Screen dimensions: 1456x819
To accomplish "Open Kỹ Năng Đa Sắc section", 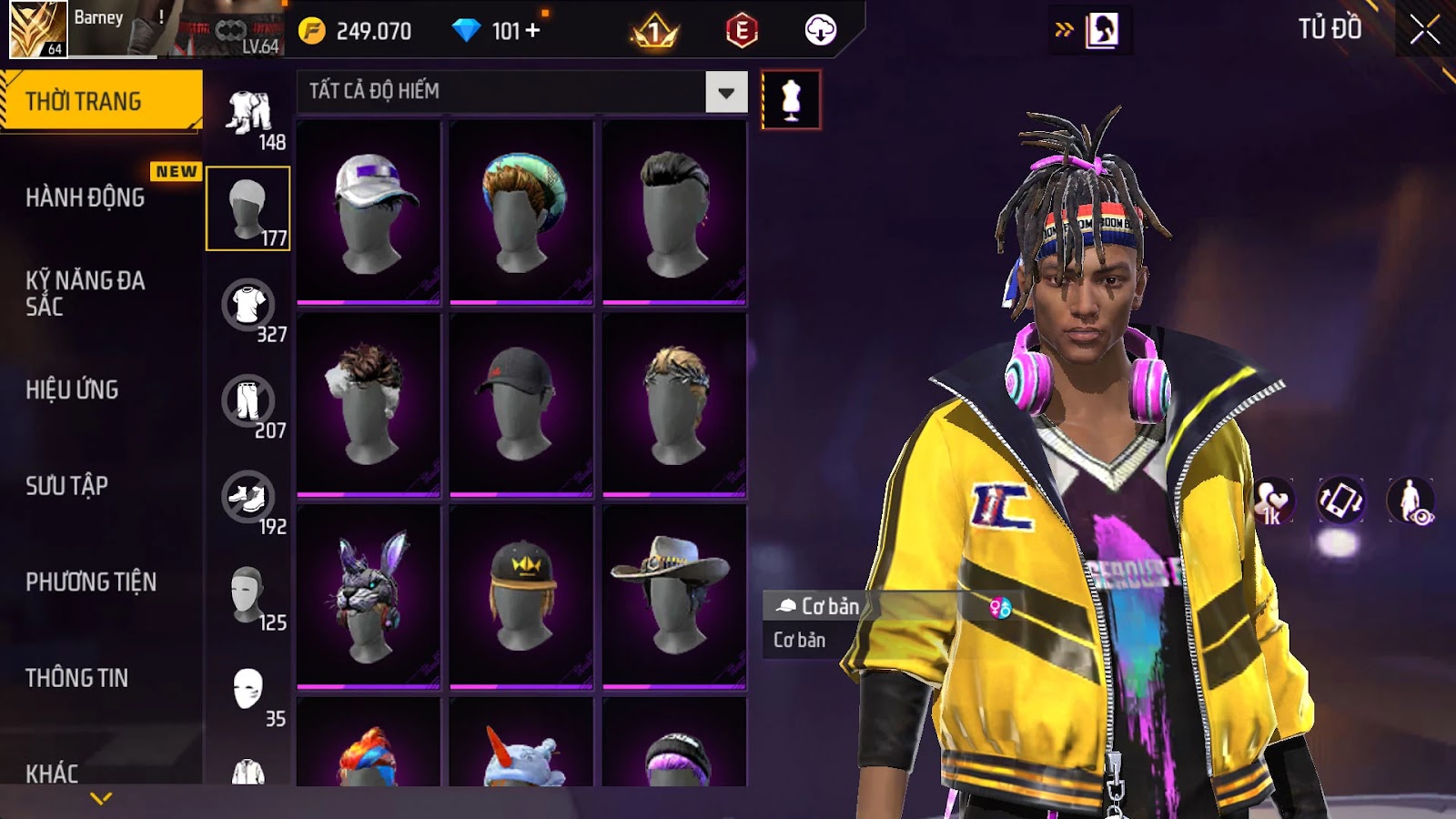I will 86,293.
